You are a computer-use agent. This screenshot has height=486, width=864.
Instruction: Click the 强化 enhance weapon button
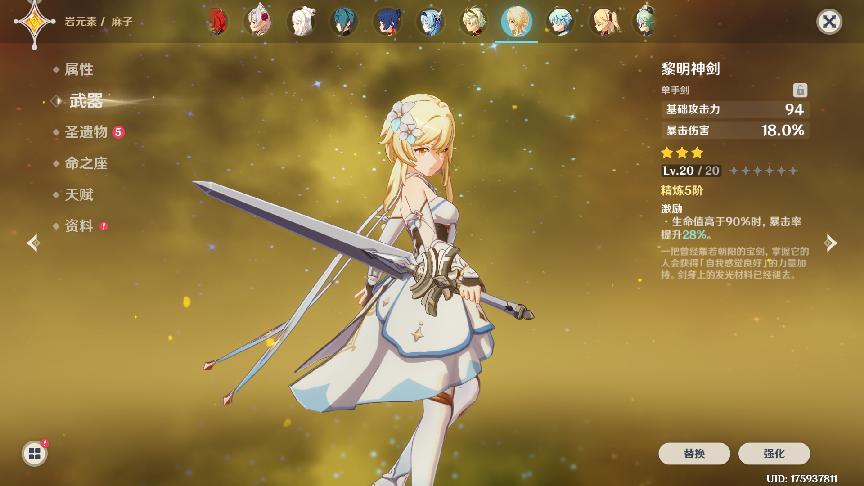click(774, 453)
